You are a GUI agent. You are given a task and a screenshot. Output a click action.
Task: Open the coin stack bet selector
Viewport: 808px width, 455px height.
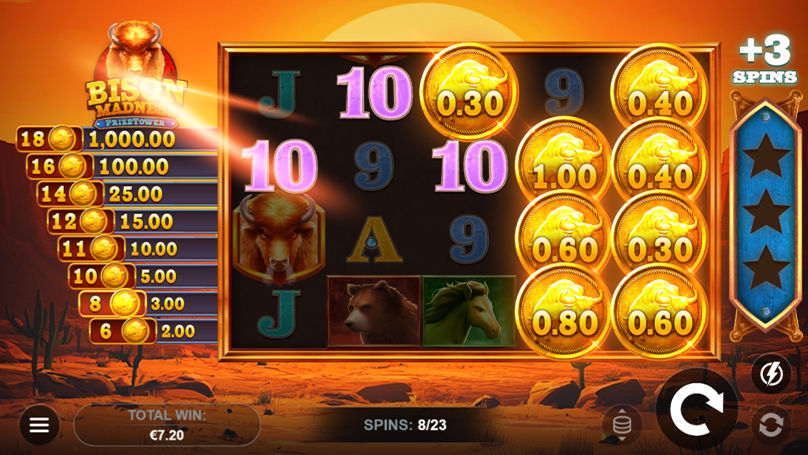tap(621, 425)
